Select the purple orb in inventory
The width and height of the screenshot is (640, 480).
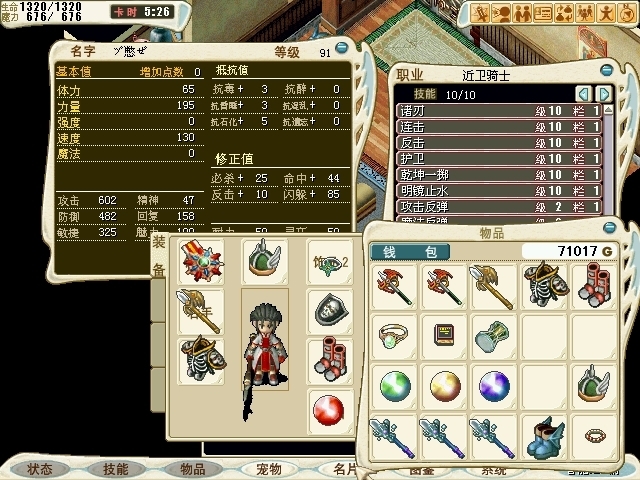pyautogui.click(x=490, y=384)
